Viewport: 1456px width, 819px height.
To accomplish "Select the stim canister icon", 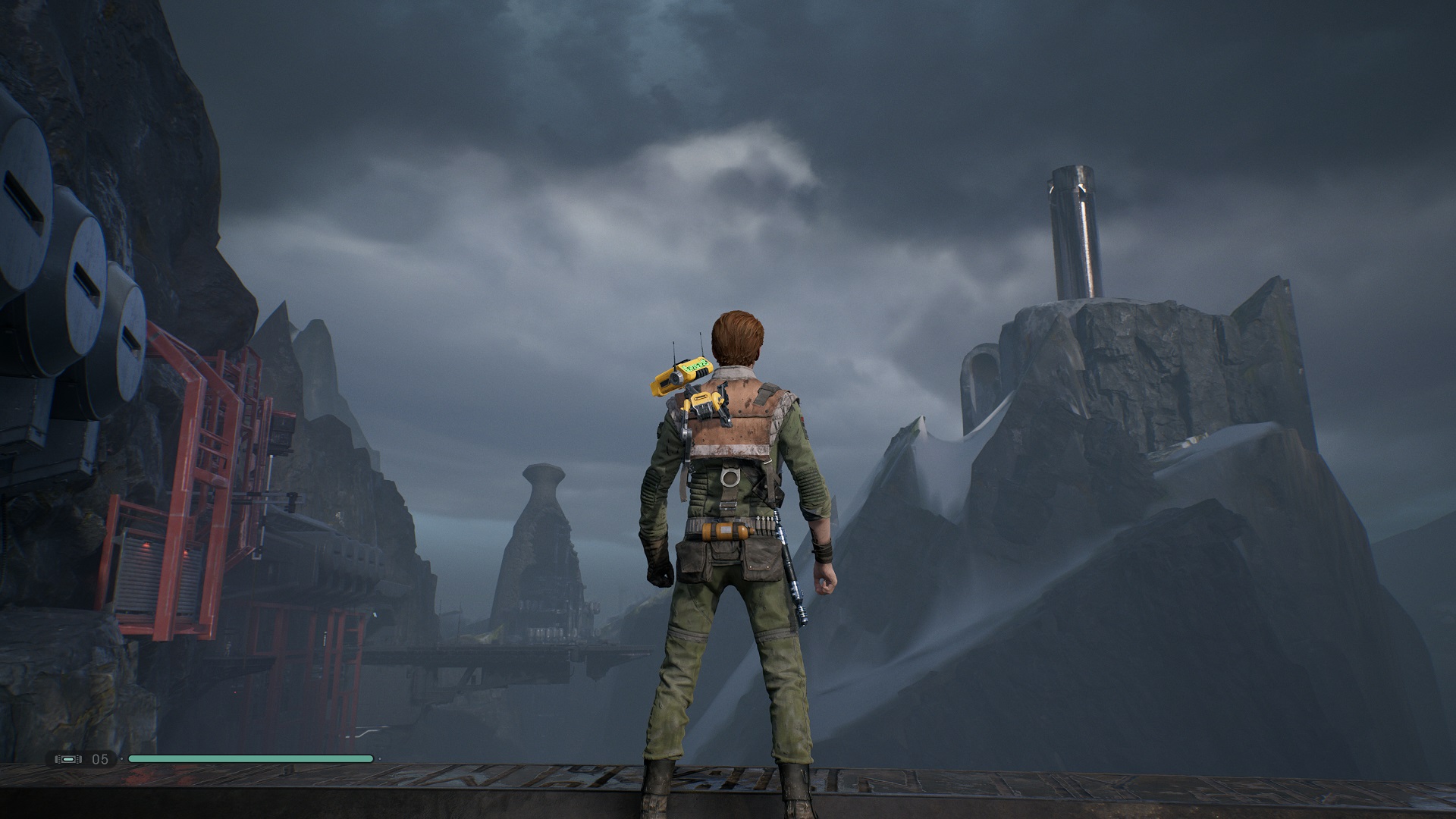I will tap(67, 759).
